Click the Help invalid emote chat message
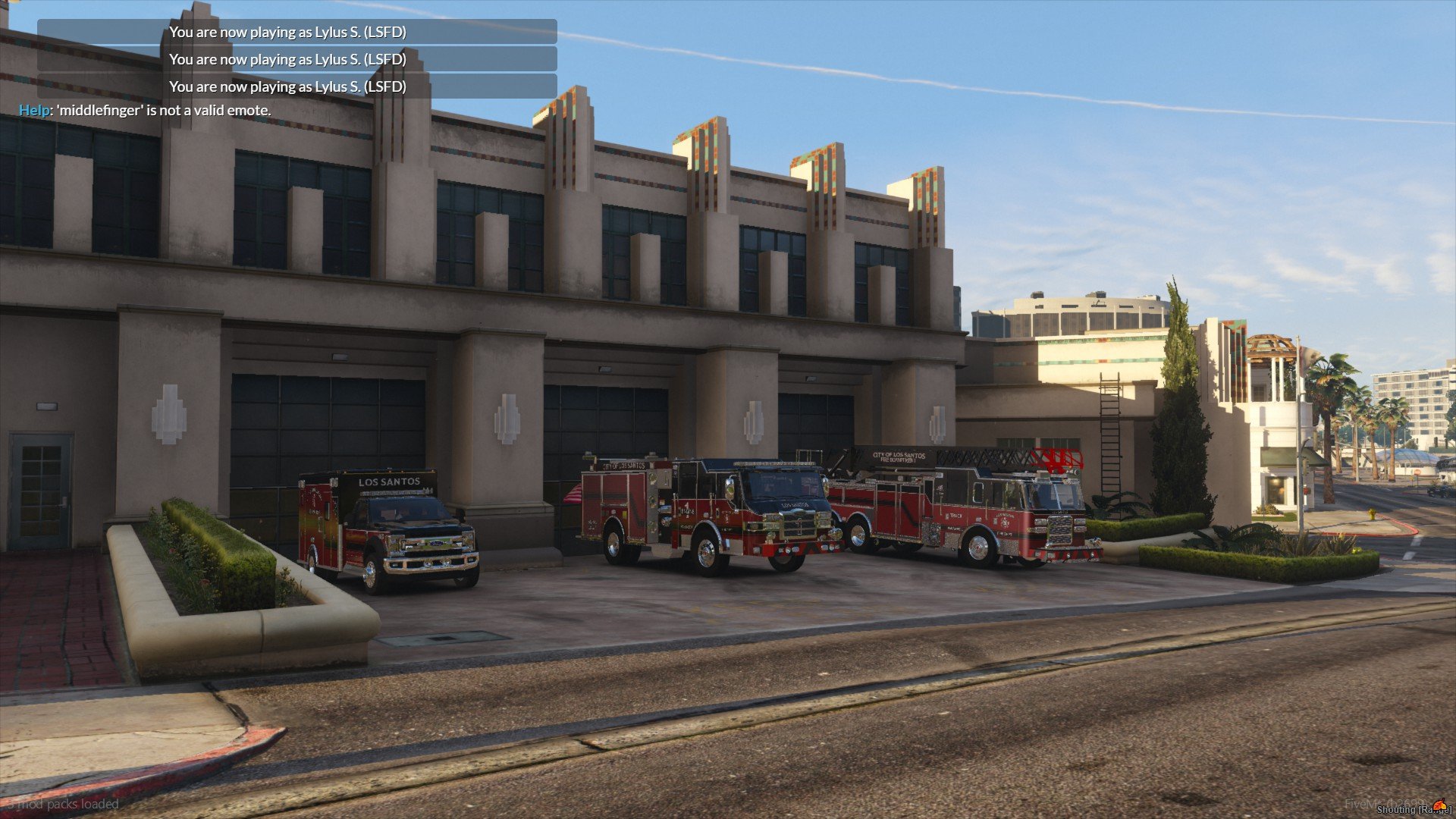The width and height of the screenshot is (1456, 819). point(145,111)
